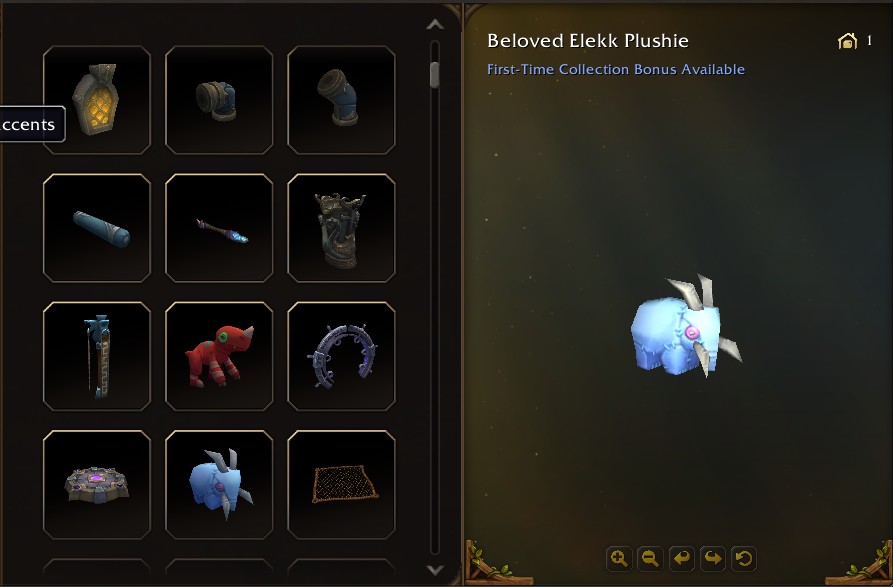The image size is (893, 587).
Task: Choose the dark ornate pedestal statue decor
Action: pos(341,228)
